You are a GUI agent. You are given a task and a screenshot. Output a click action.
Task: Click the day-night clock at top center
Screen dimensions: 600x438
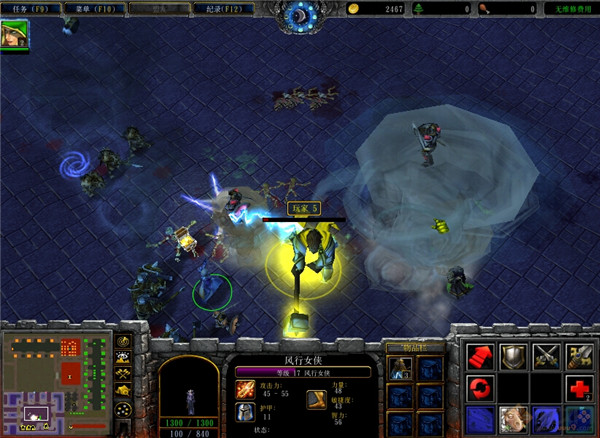tap(298, 14)
